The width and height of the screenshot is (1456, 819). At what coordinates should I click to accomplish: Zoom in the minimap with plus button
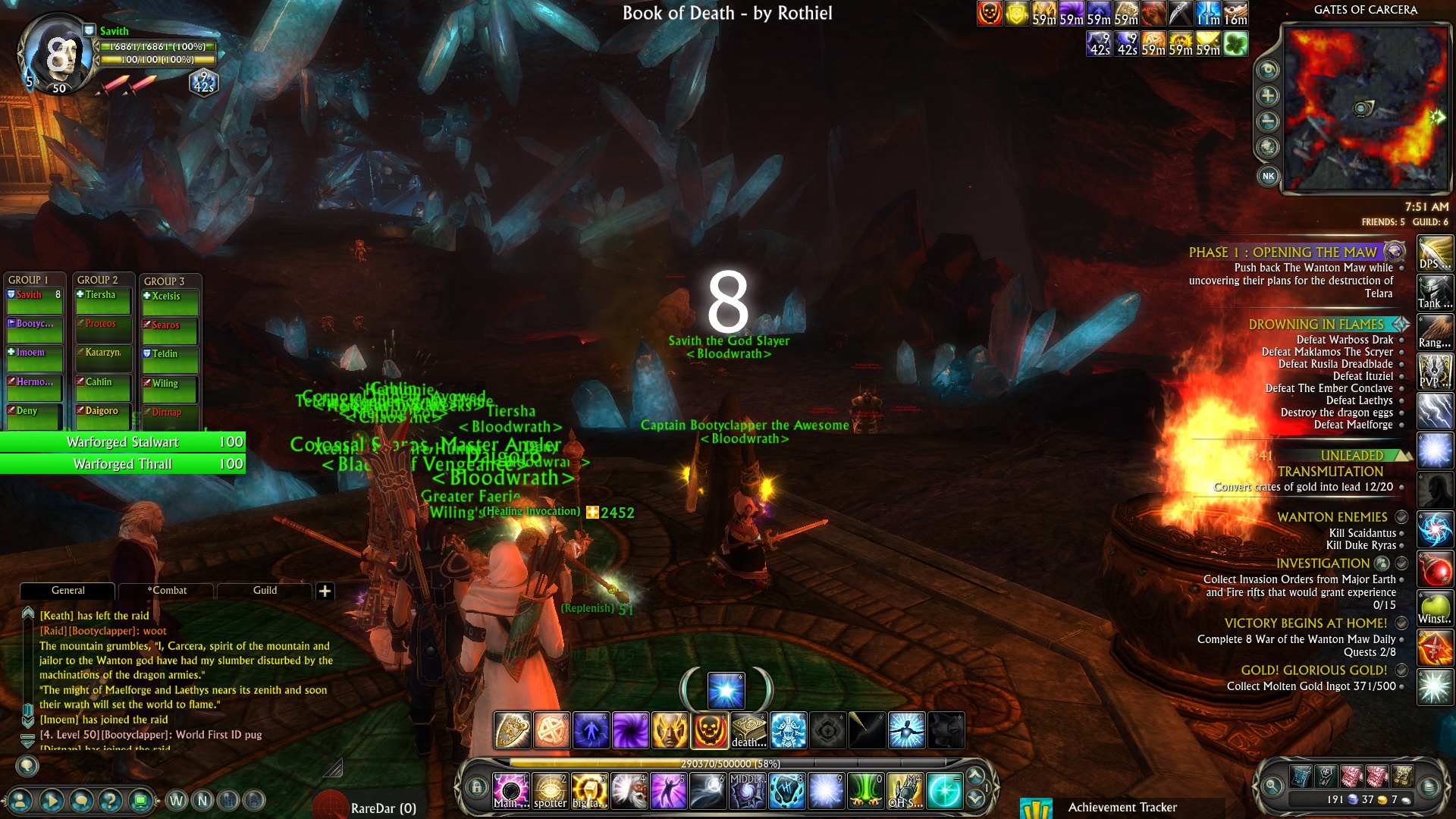tap(1268, 96)
